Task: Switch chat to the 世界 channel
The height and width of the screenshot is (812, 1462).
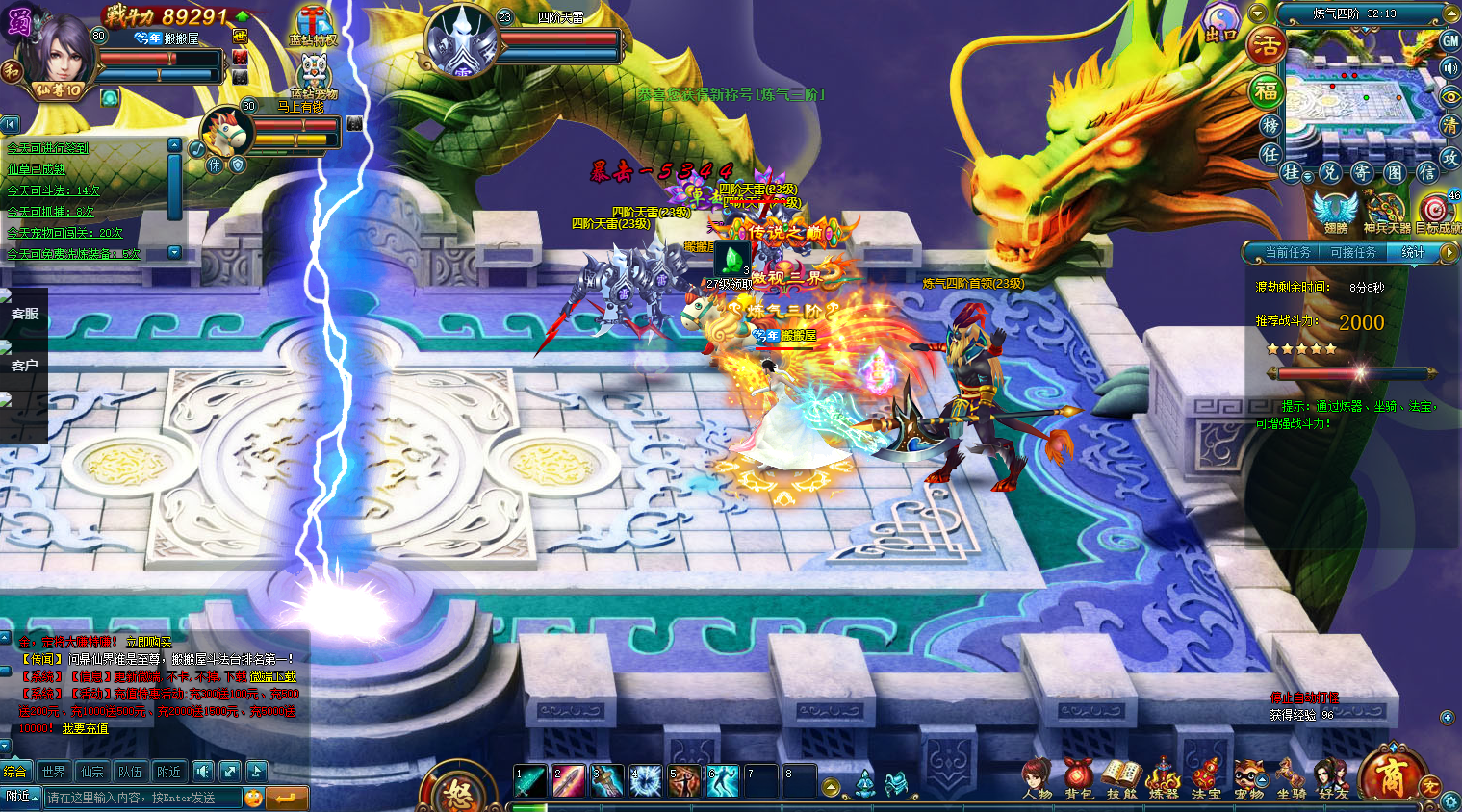Action: pyautogui.click(x=54, y=772)
